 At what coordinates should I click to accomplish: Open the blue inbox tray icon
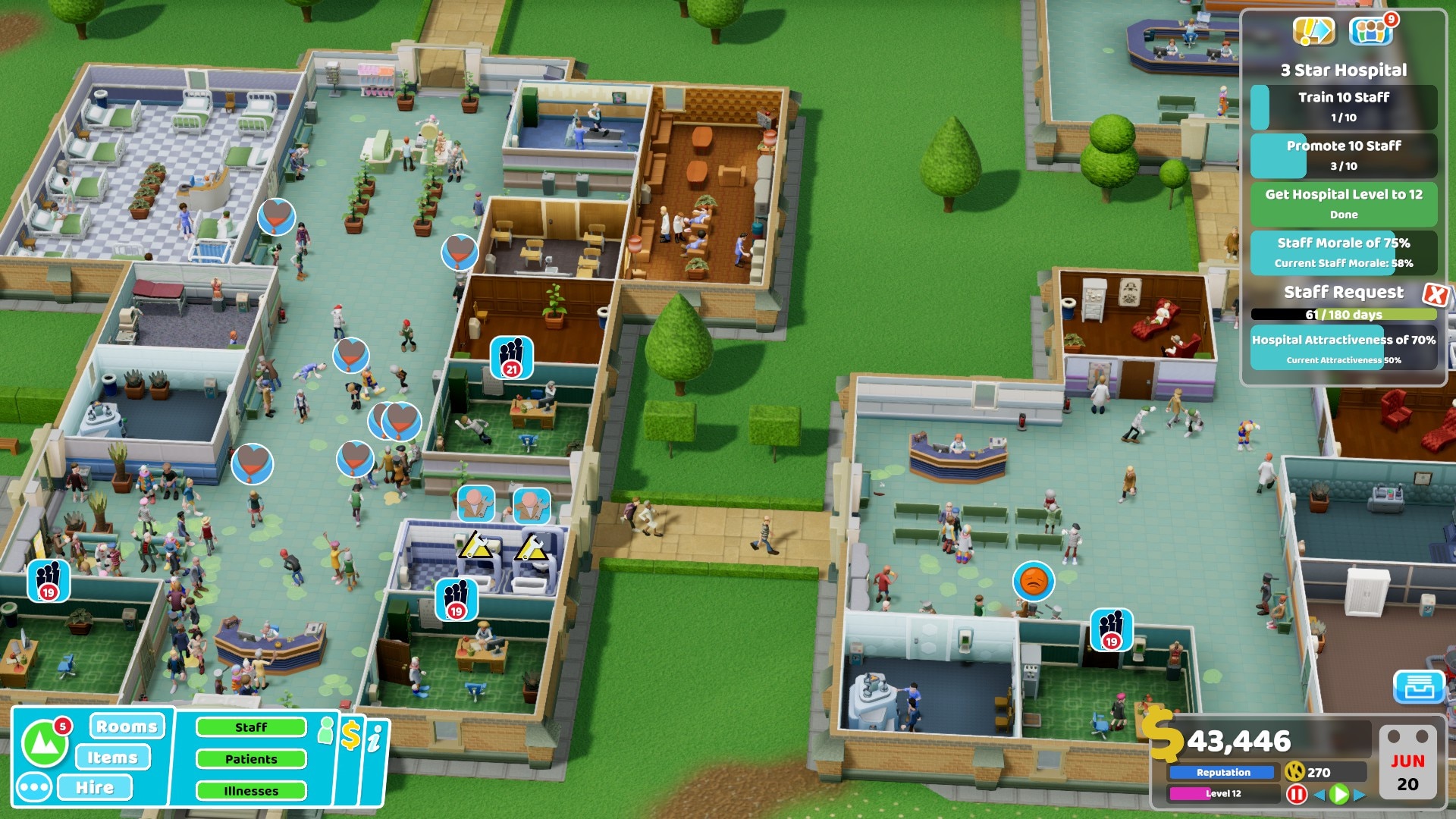tap(1419, 686)
